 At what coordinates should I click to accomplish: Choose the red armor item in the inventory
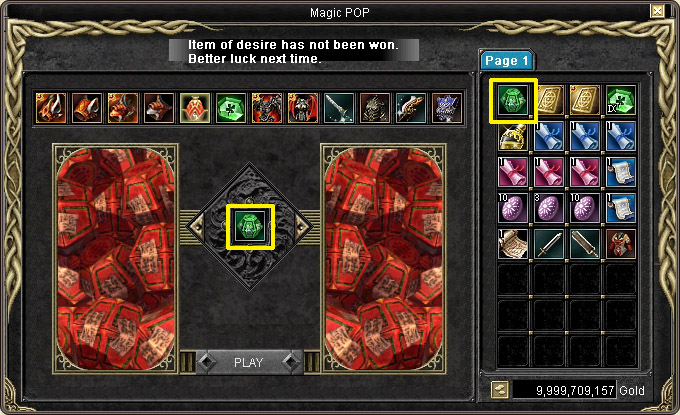click(x=621, y=243)
